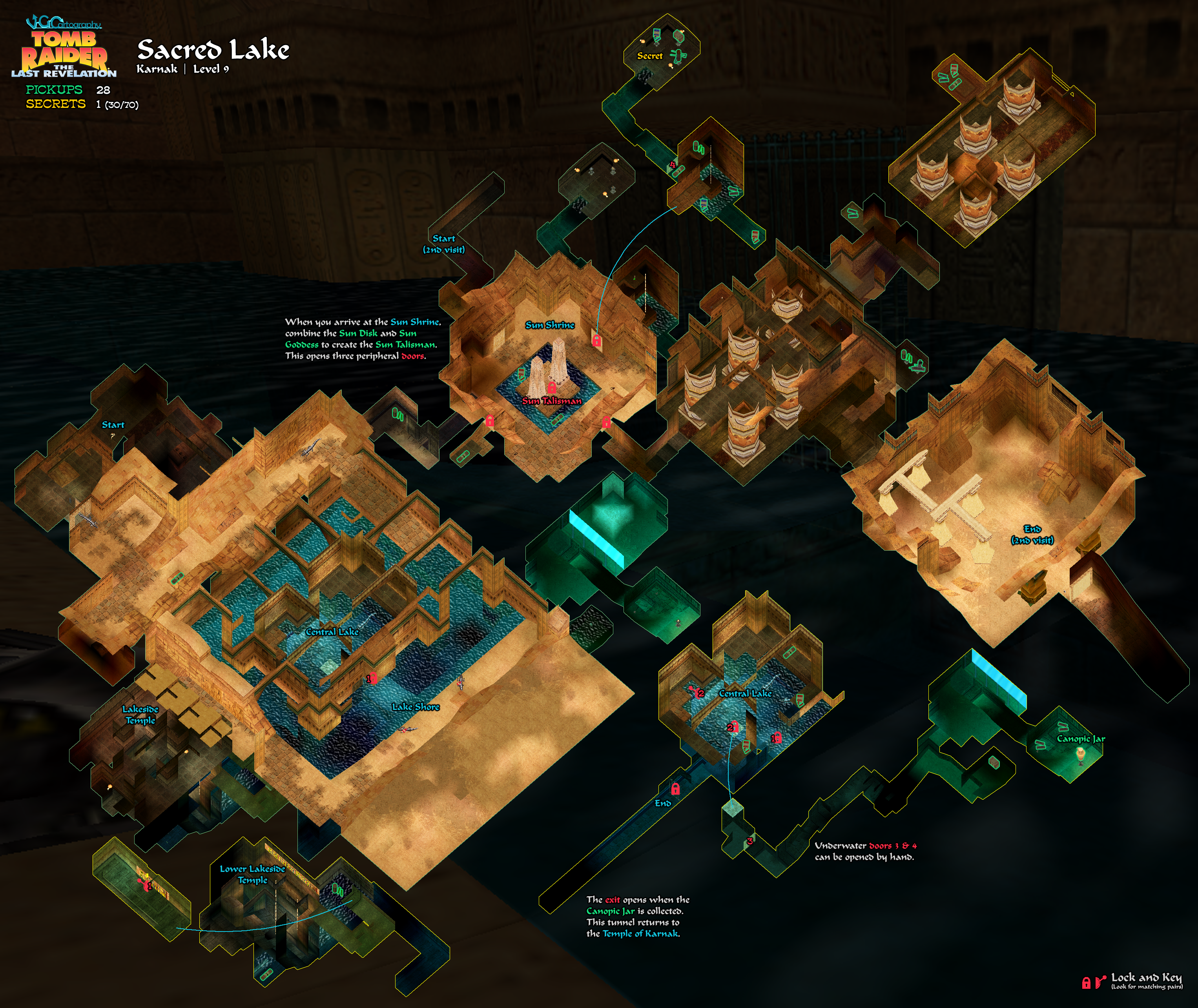Click the Lake Shore map label

pyautogui.click(x=416, y=707)
